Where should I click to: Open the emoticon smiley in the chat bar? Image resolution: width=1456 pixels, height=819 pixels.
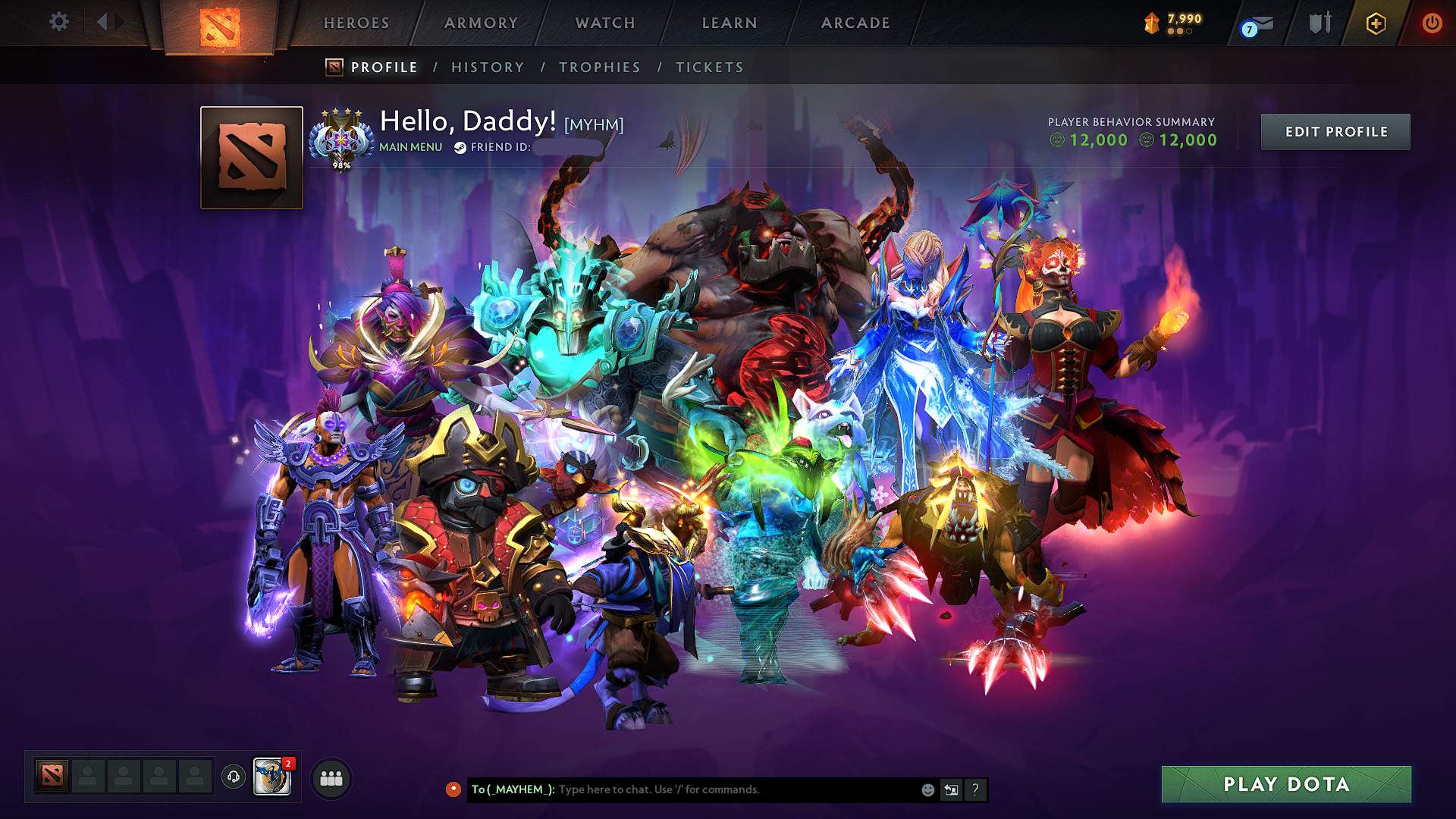pyautogui.click(x=927, y=789)
